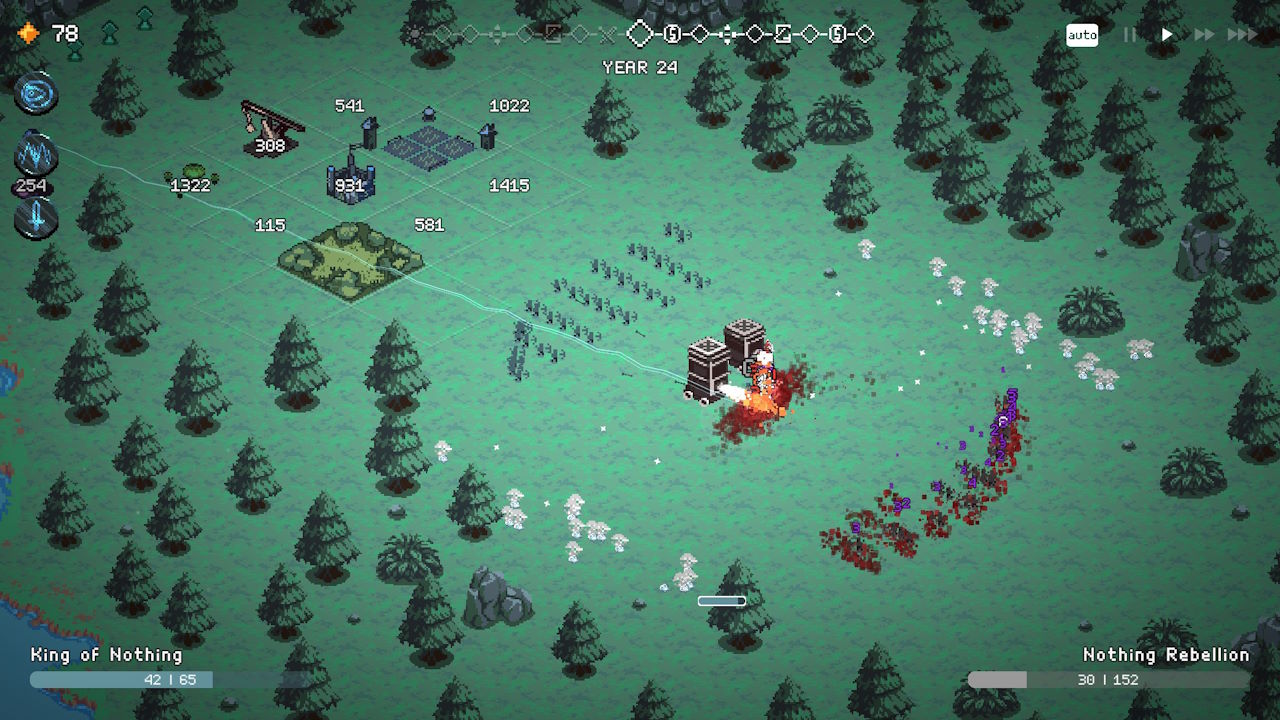Toggle the auto battle button

tap(1082, 35)
